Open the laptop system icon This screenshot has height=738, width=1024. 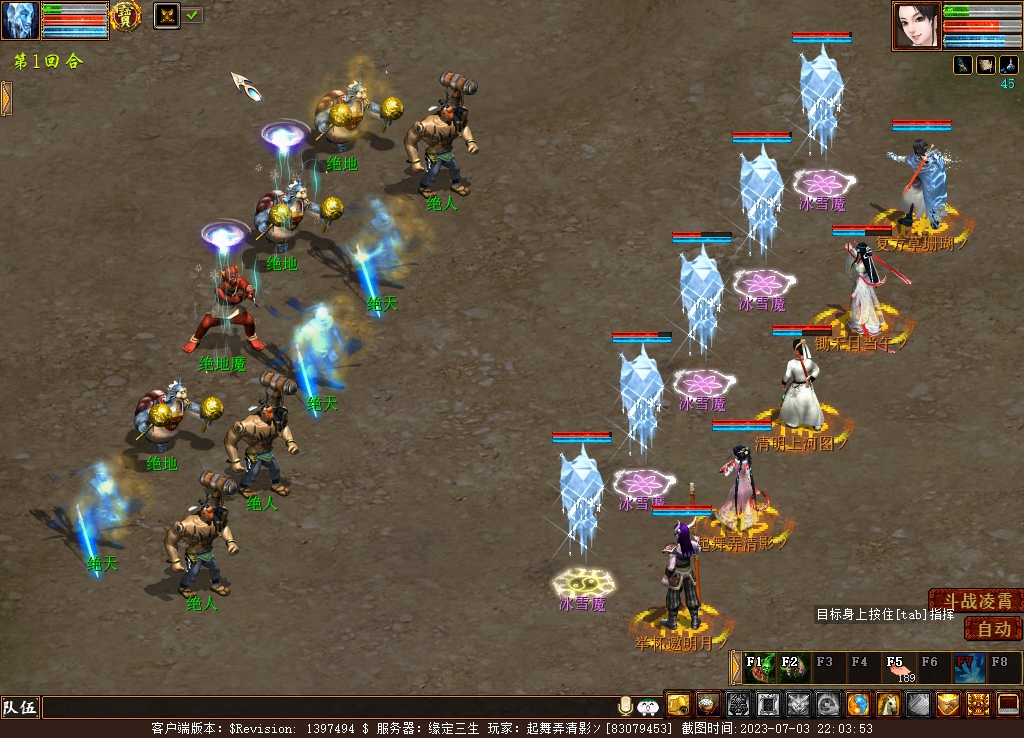(x=1008, y=705)
